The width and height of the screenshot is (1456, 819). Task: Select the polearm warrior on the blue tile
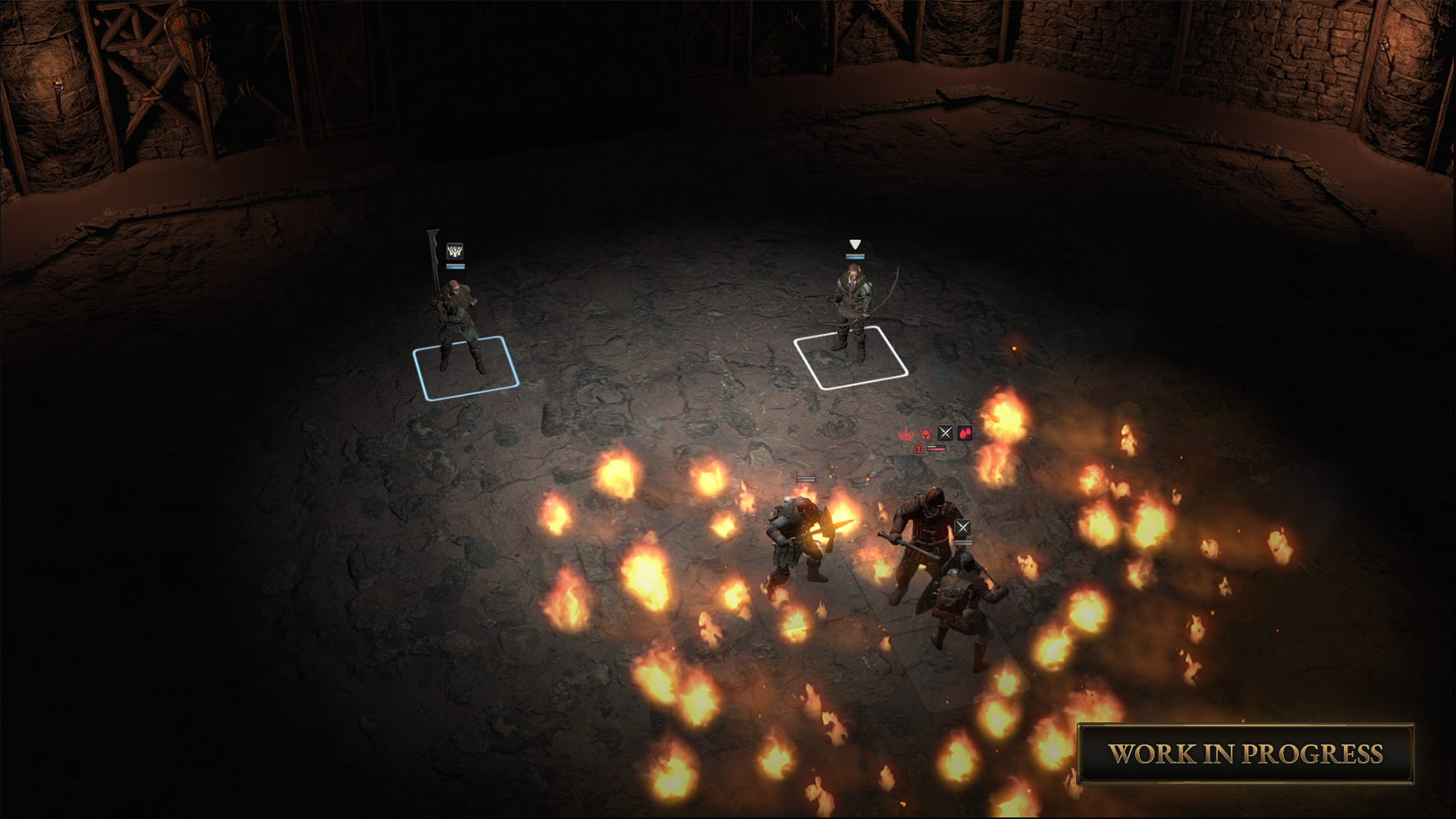click(x=458, y=324)
